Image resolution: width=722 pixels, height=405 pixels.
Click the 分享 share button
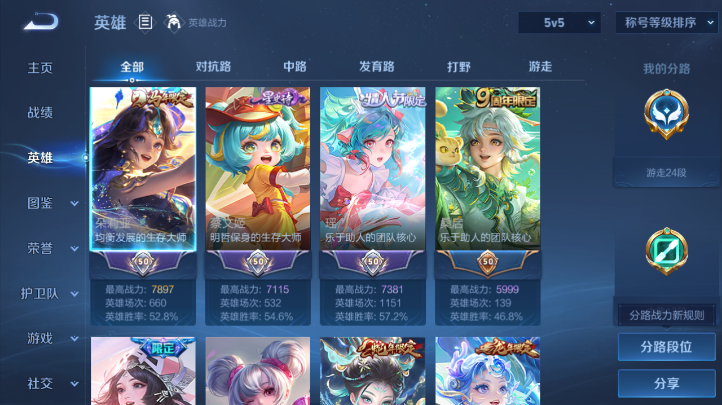666,383
